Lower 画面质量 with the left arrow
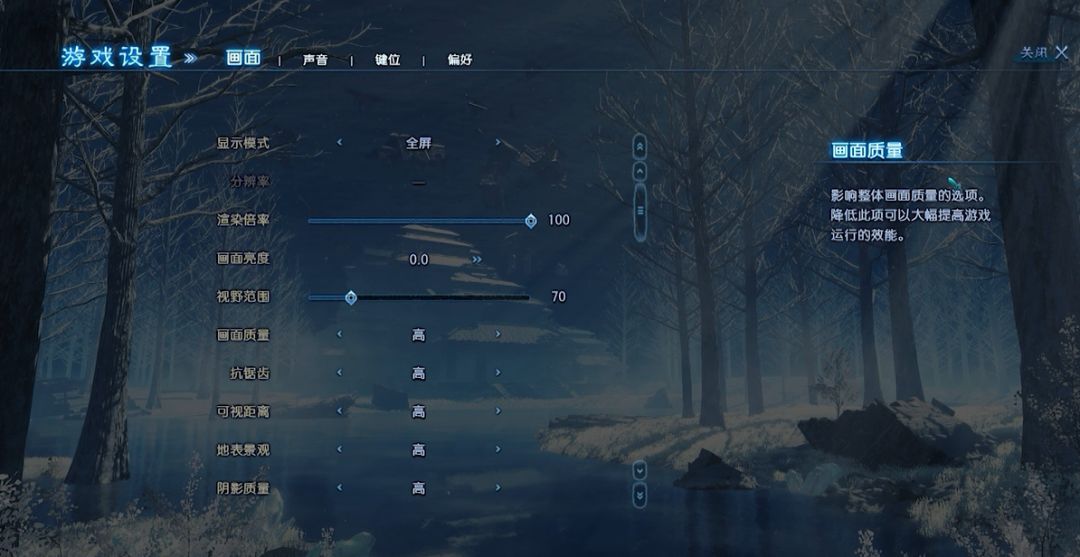The width and height of the screenshot is (1080, 557). (x=339, y=335)
